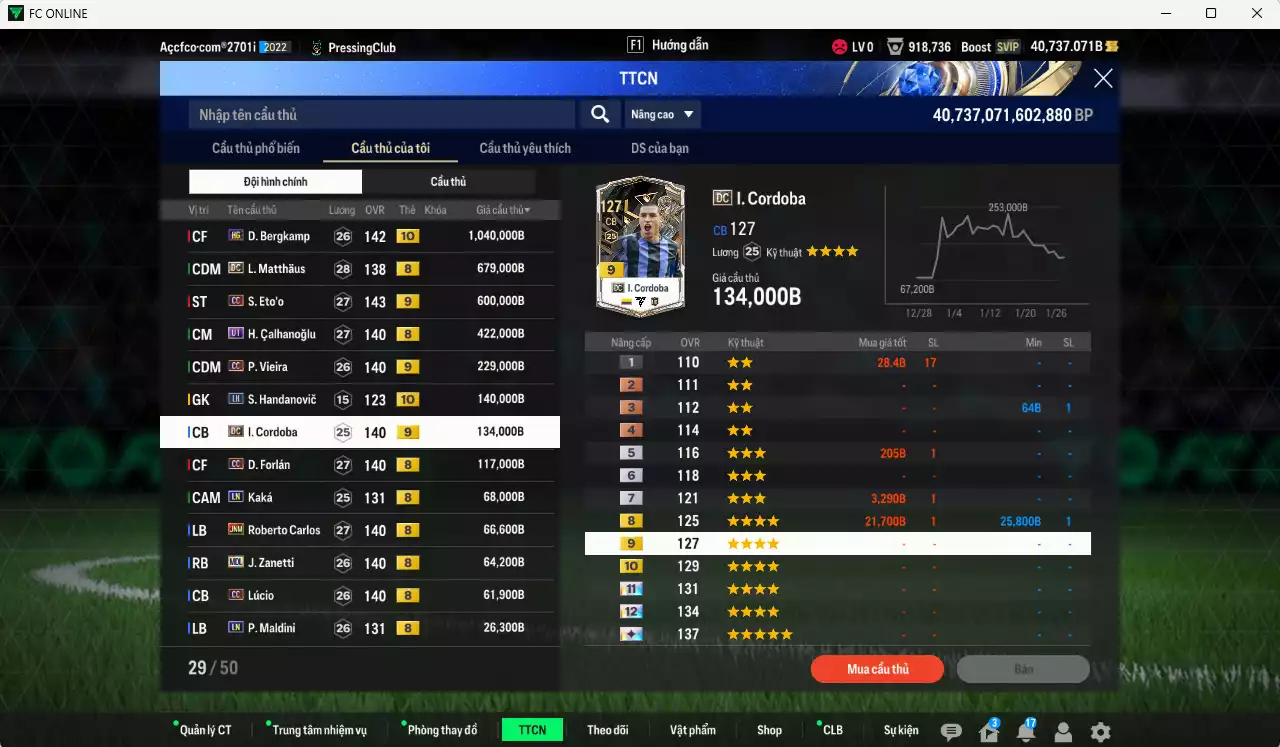Viewport: 1280px width, 747px height.
Task: Open the SVIP Boost icon in the top bar
Action: (1009, 46)
